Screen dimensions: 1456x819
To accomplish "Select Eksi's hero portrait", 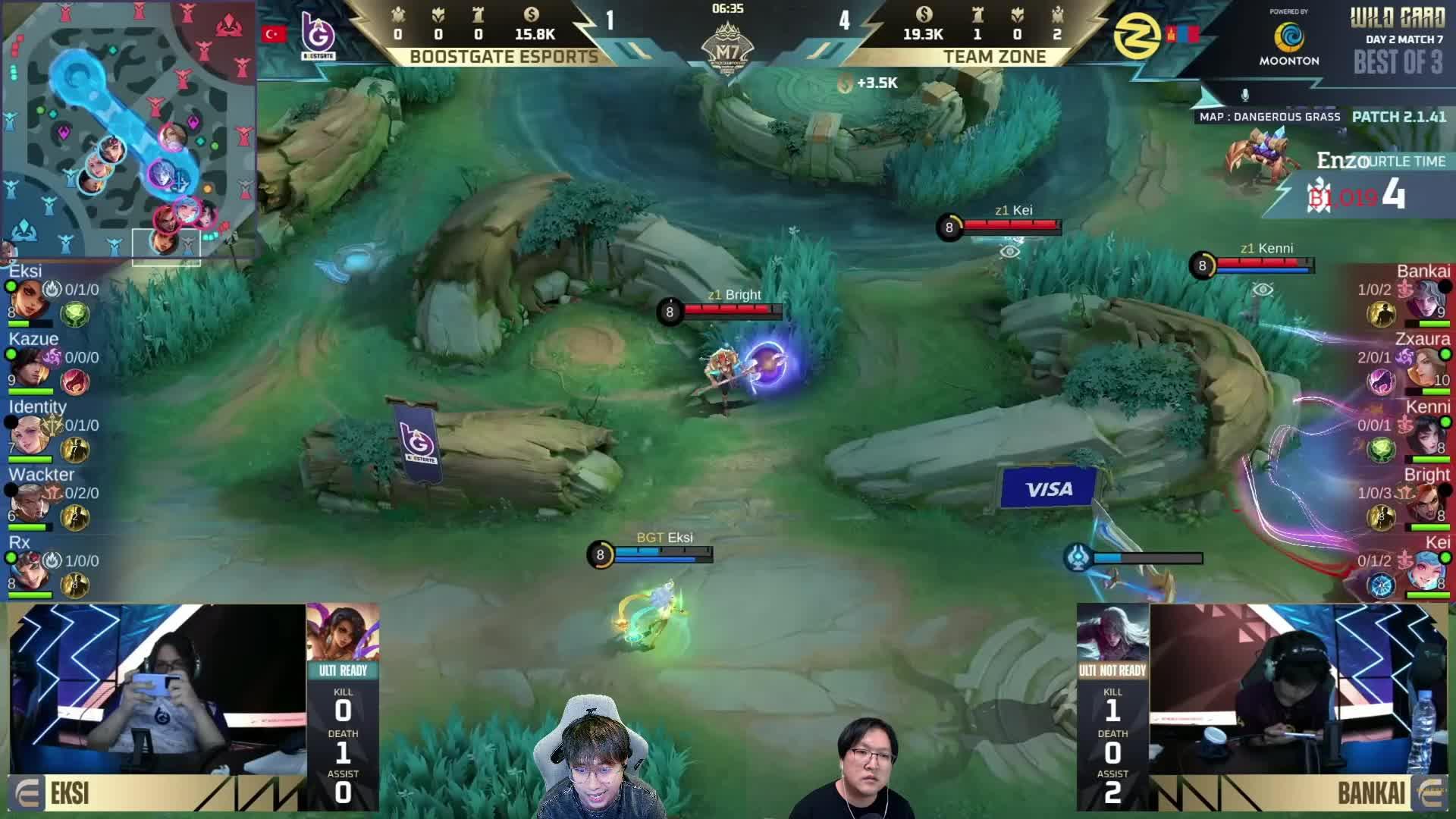I will [29, 297].
